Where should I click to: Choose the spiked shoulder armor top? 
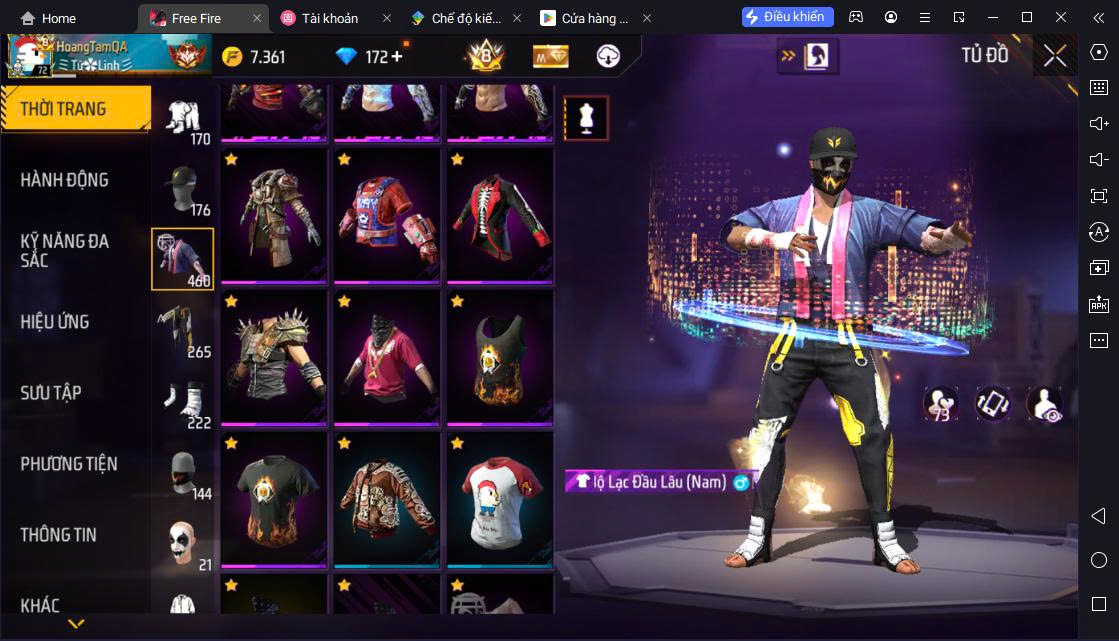point(274,356)
